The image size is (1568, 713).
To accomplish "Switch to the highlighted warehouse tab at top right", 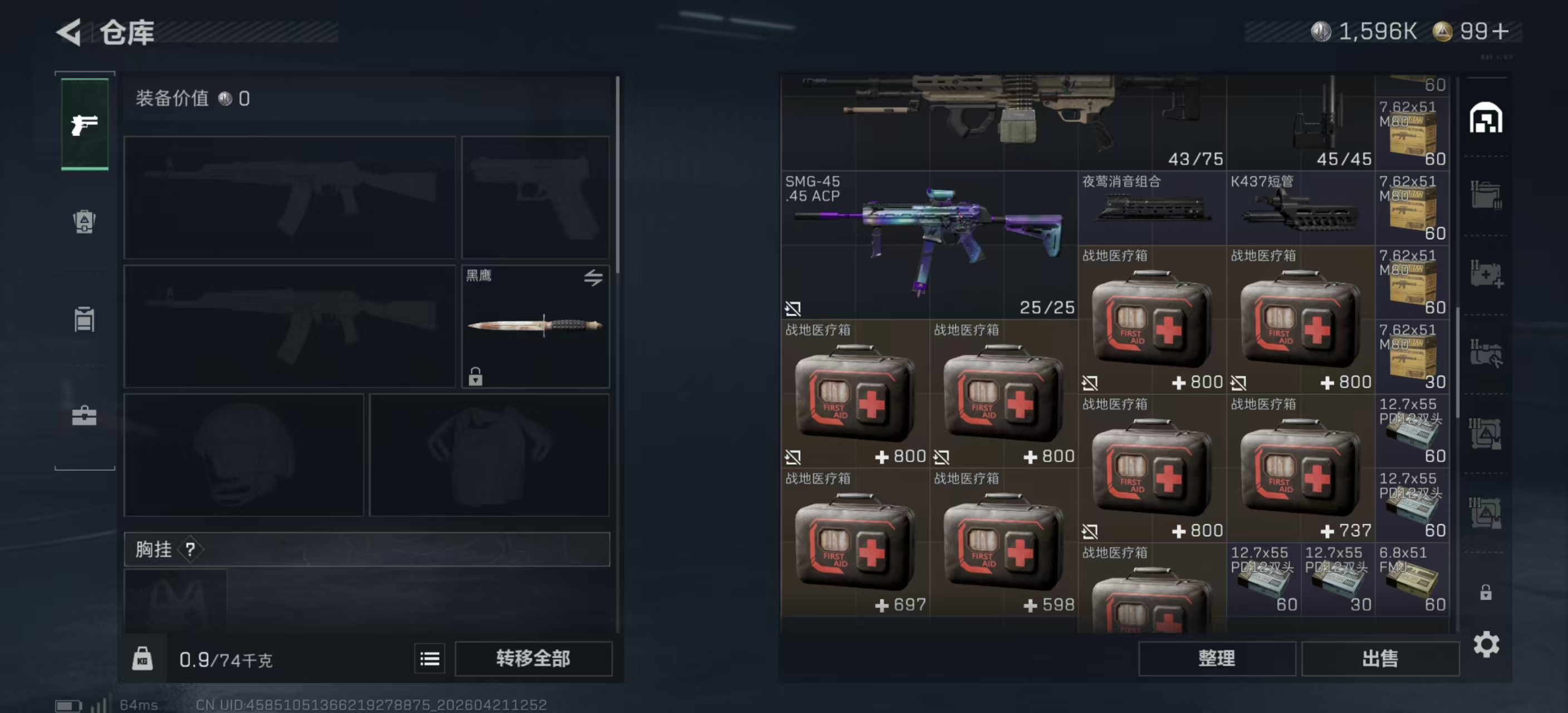I will pos(1488,119).
